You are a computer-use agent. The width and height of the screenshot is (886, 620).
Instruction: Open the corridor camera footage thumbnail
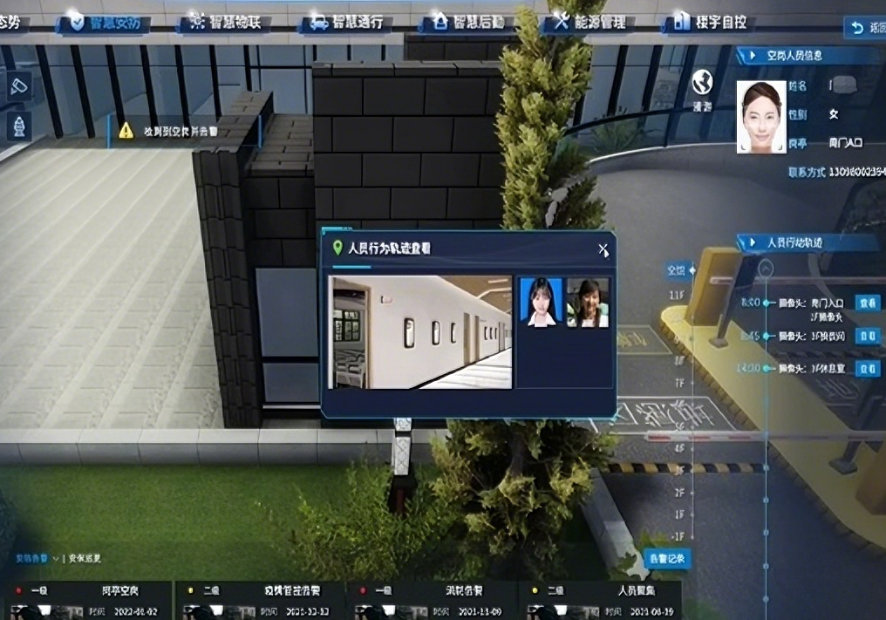click(420, 332)
